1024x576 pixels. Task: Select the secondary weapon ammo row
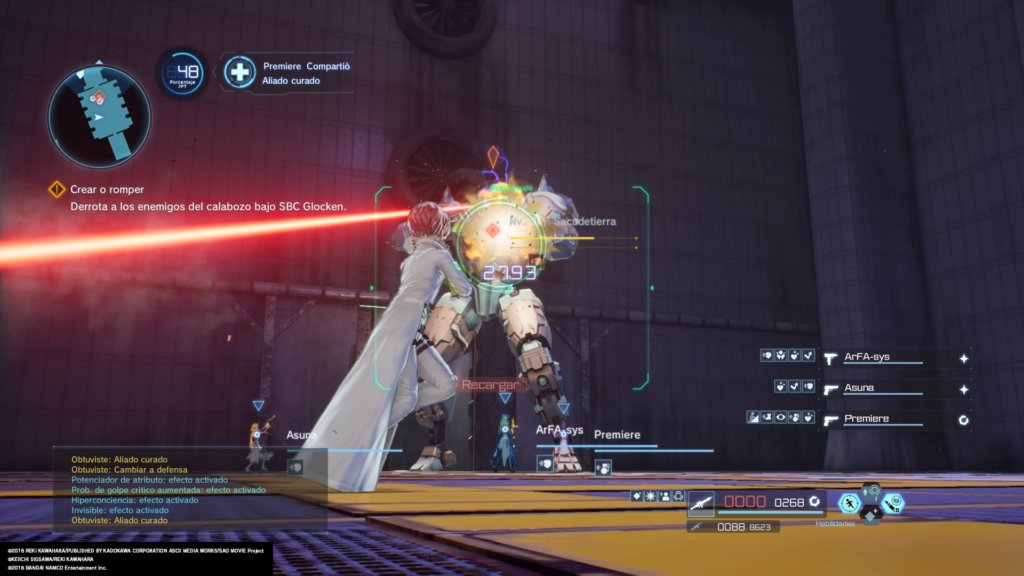click(732, 526)
